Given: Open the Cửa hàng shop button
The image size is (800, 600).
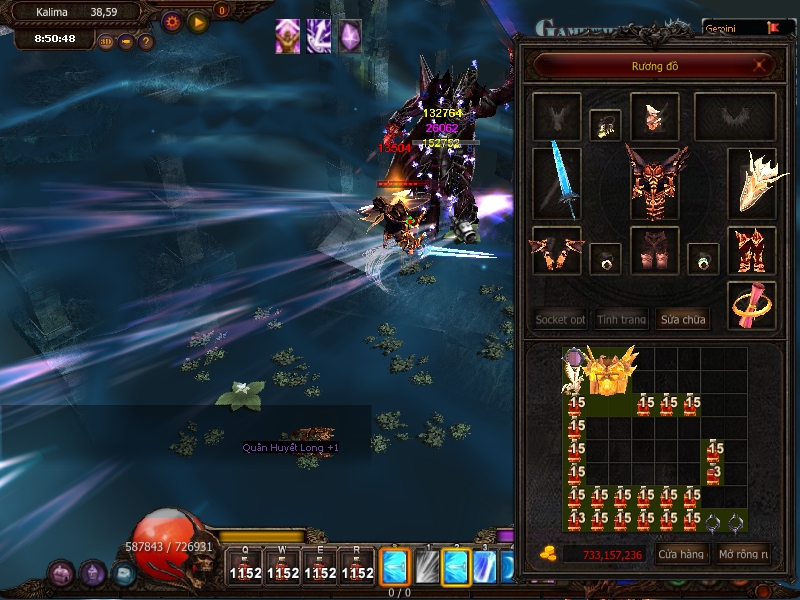Looking at the screenshot, I should (681, 553).
